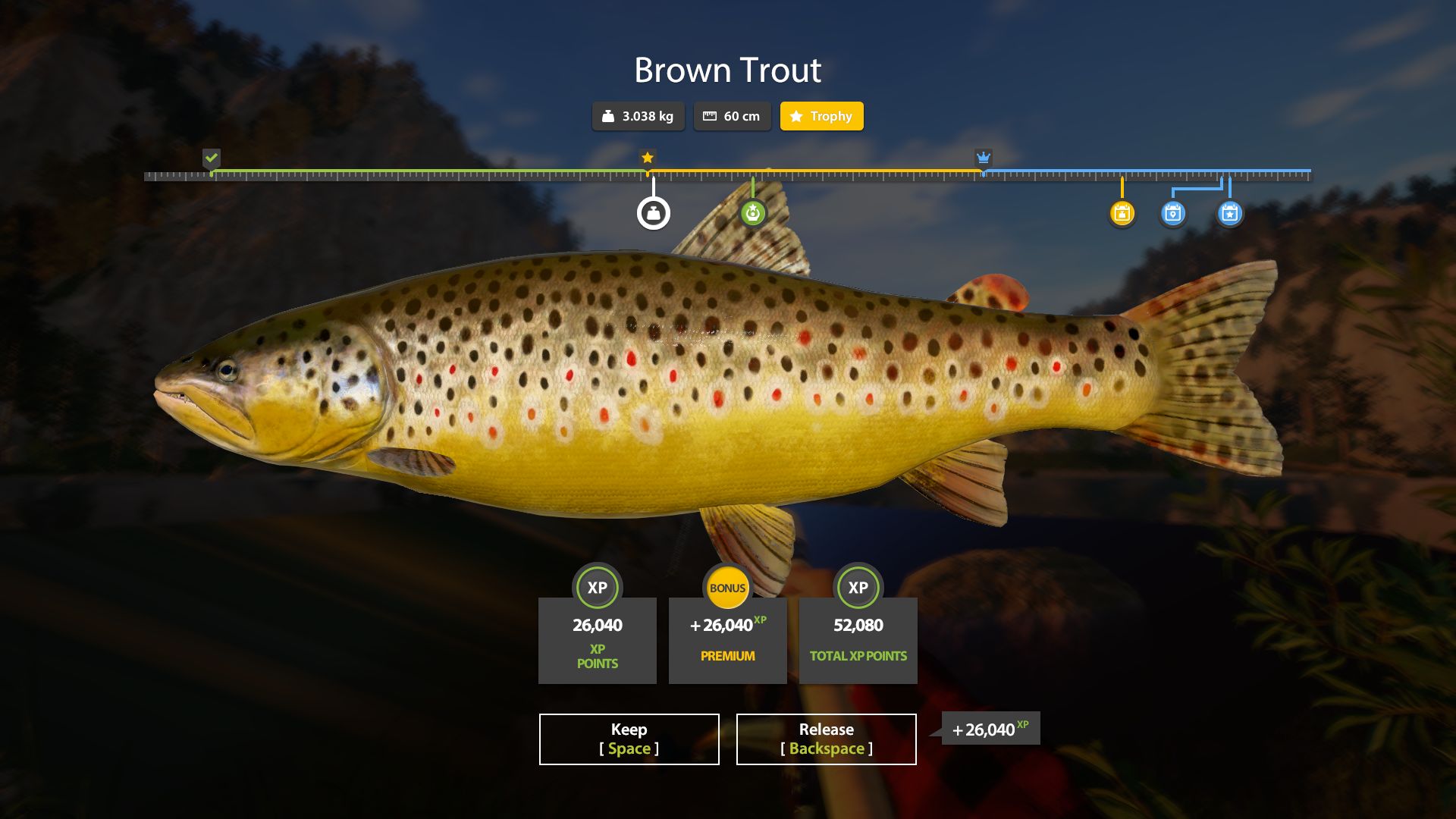Release the Brown Trout
1456x819 pixels.
click(826, 739)
